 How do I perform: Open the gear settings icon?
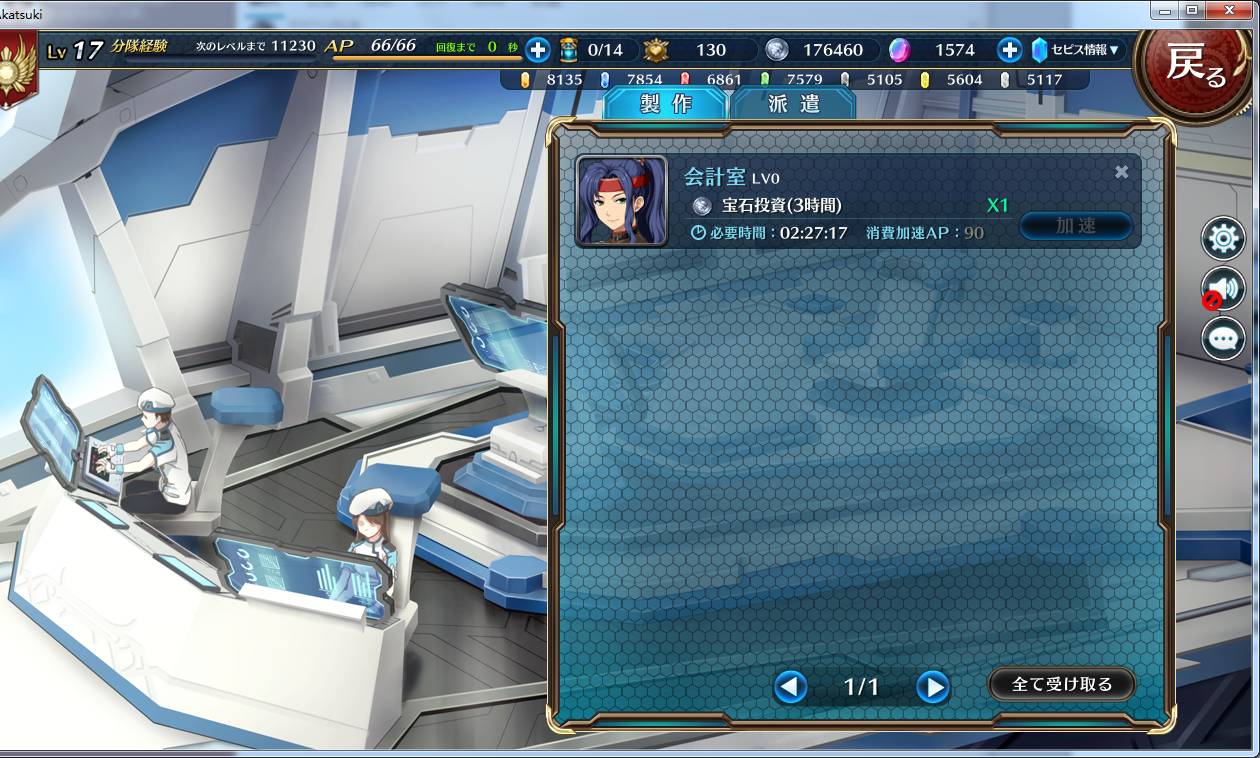pyautogui.click(x=1223, y=239)
